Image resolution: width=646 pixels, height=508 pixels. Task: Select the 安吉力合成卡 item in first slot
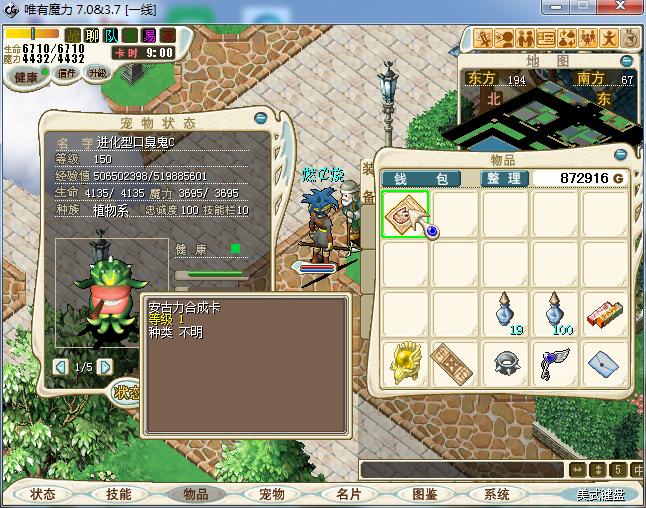(x=405, y=213)
